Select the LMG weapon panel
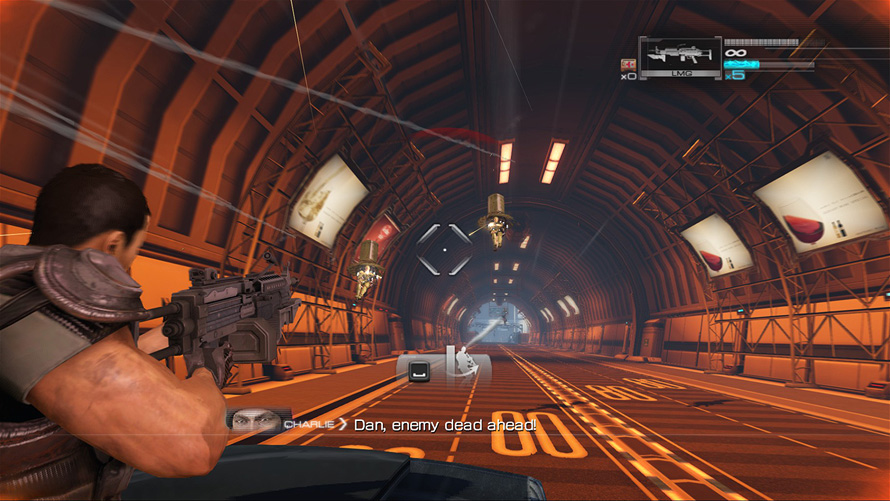Viewport: 890px width, 501px height. (x=680, y=58)
